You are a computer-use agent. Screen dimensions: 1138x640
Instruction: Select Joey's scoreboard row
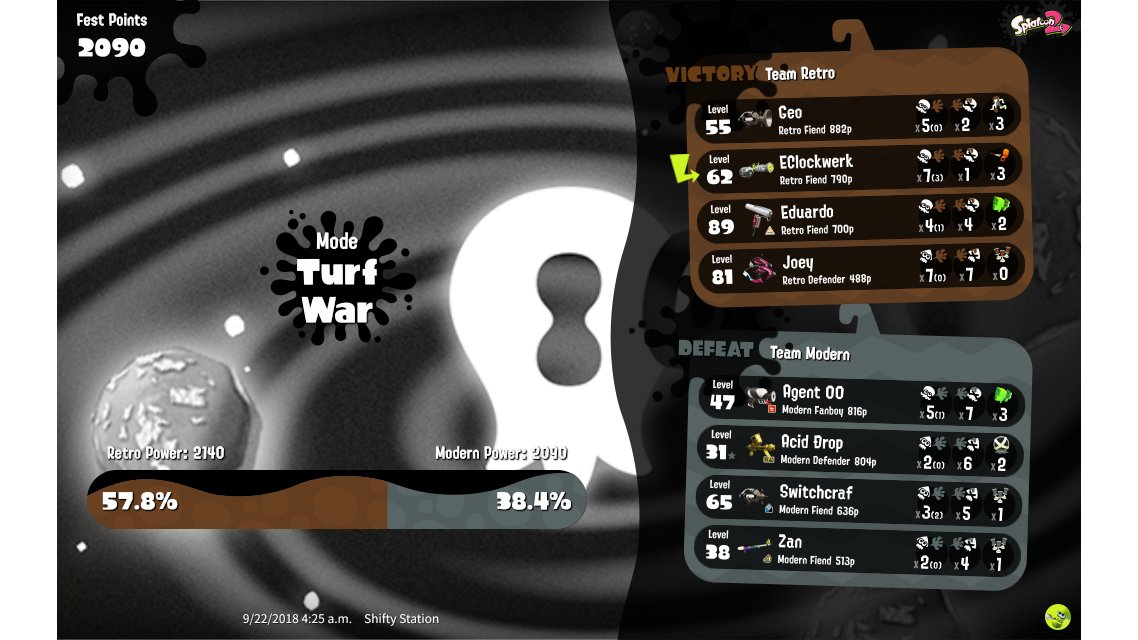click(860, 268)
